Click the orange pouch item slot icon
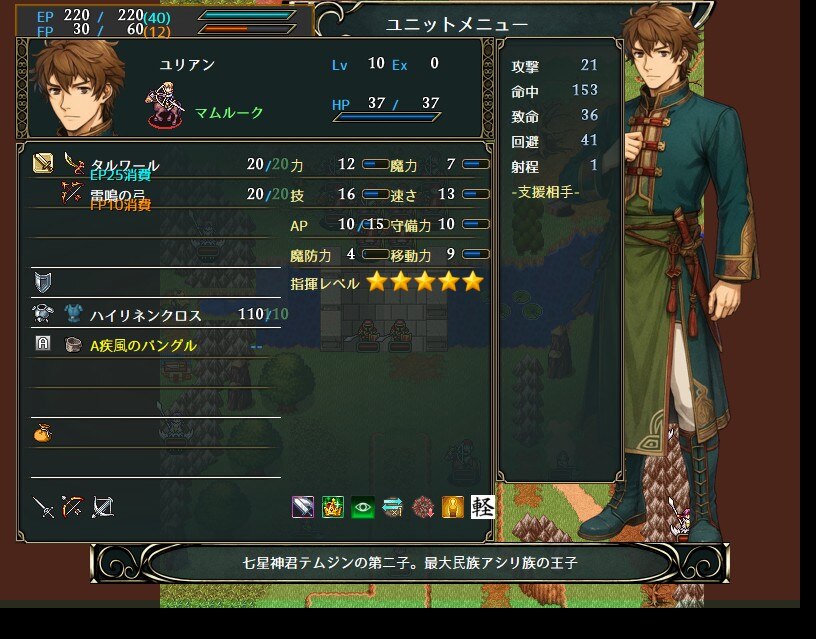Viewport: 816px width, 639px height. click(x=42, y=433)
